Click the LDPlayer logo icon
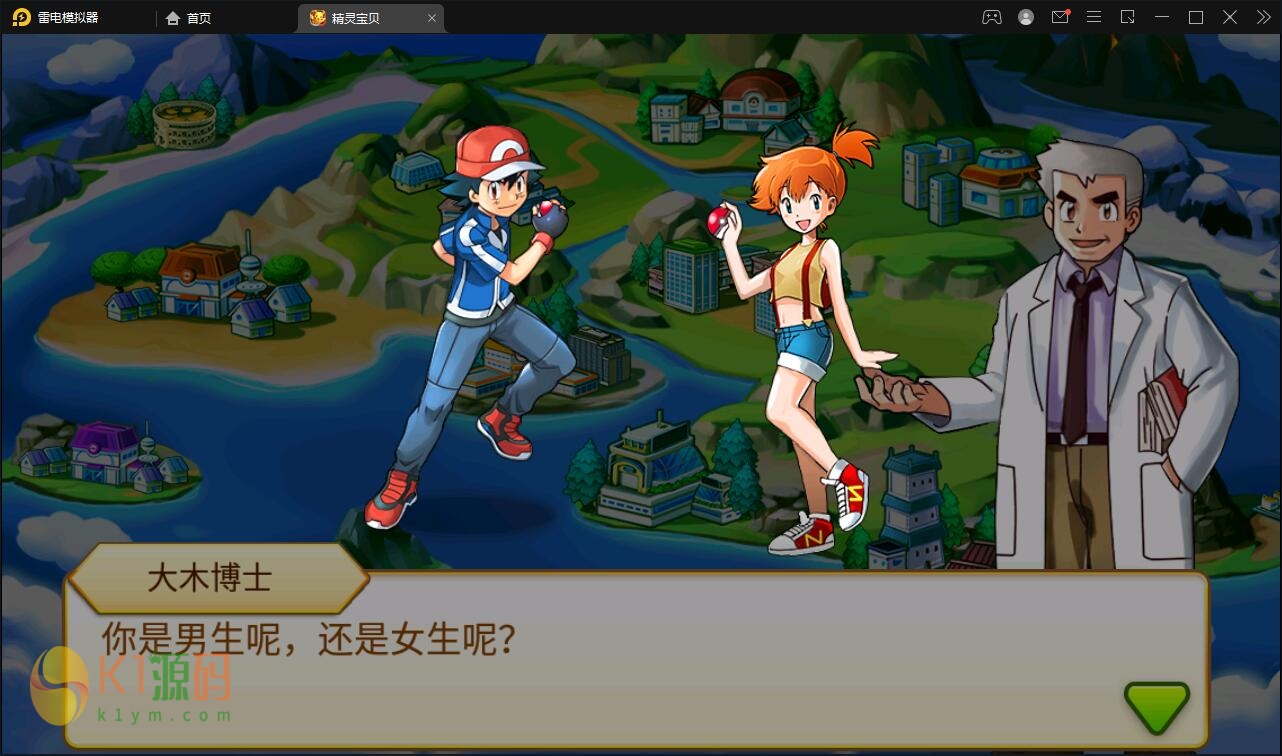 click(x=22, y=17)
